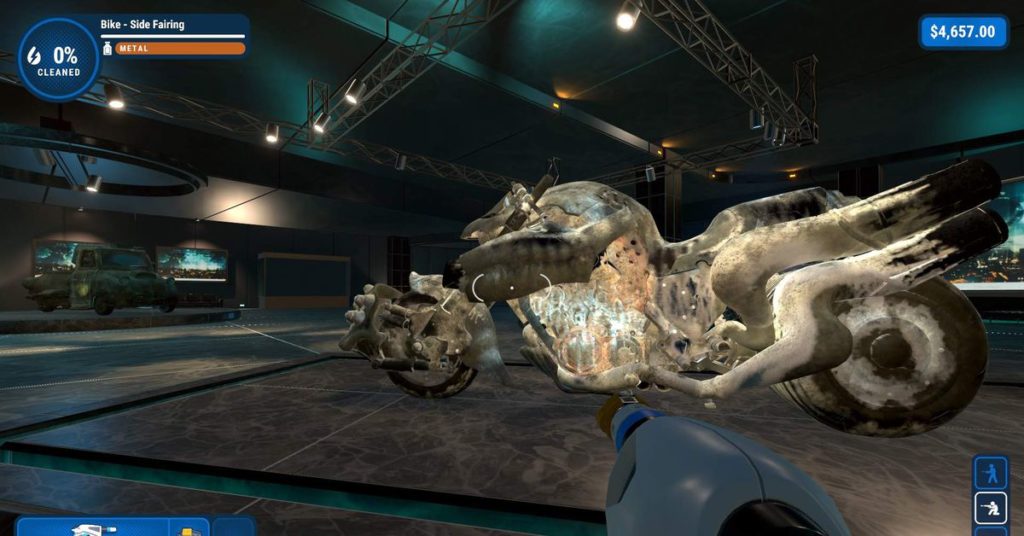Select the crouching stance icon
The width and height of the screenshot is (1024, 536).
[990, 509]
